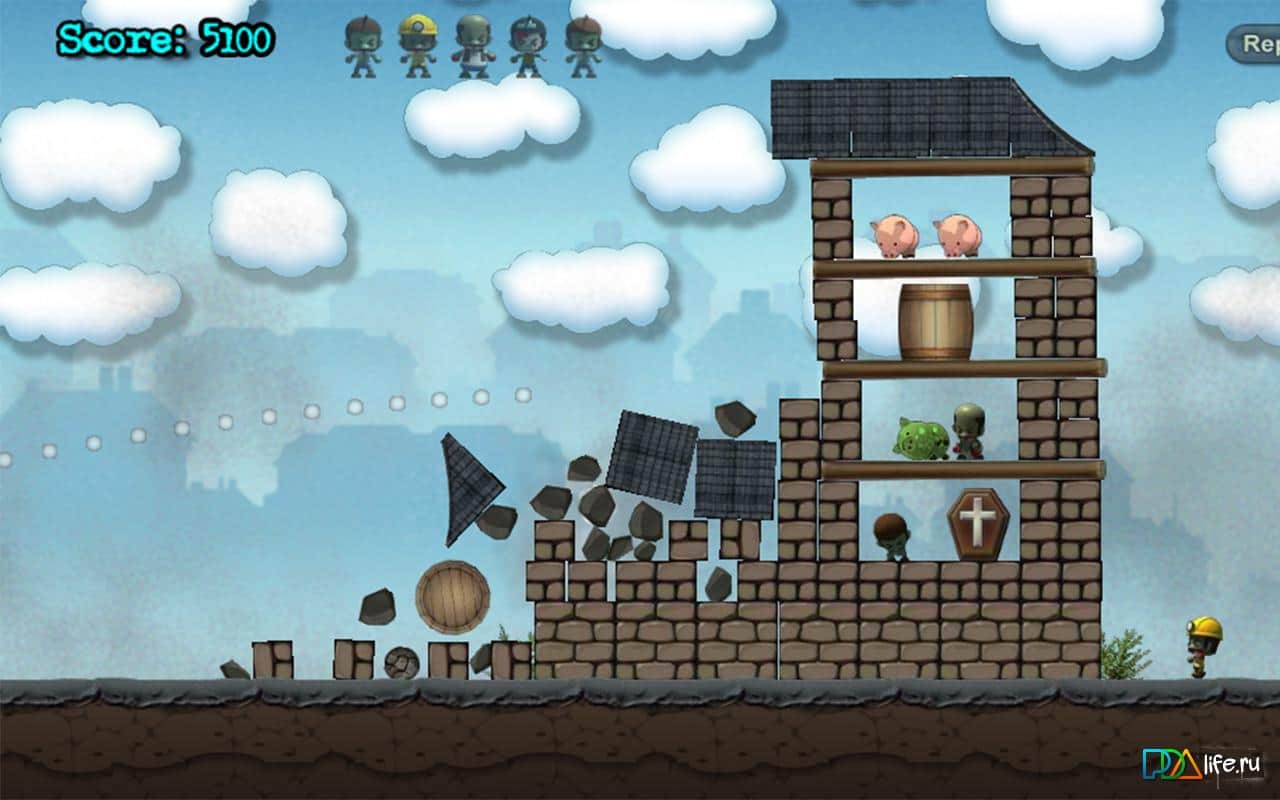Choose the bald grey zombie in the queue

click(472, 46)
